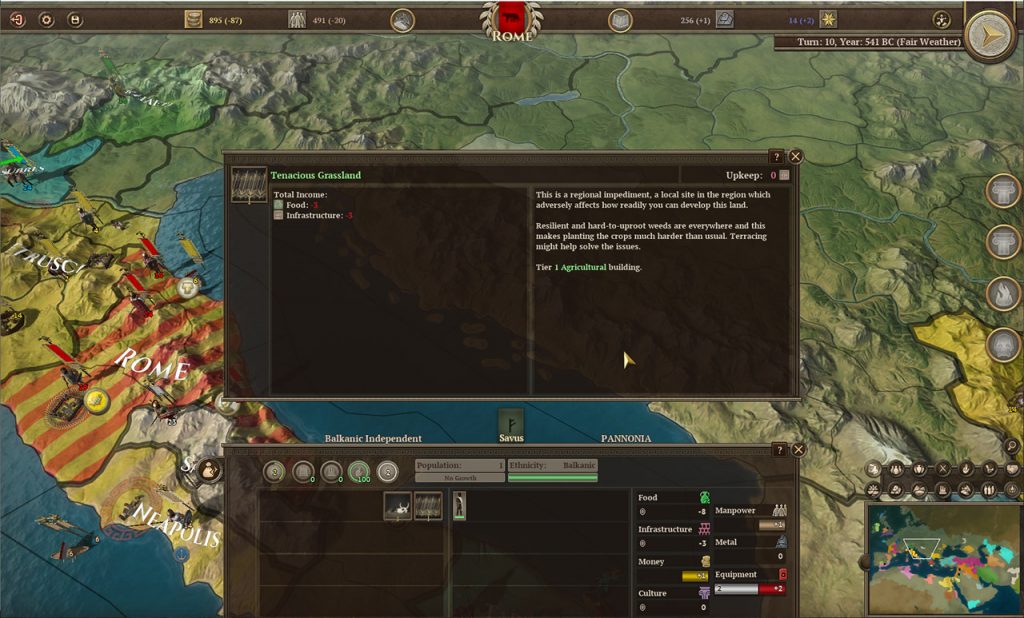
Task: Click the green 100 loyalty circle icon
Action: tap(359, 471)
